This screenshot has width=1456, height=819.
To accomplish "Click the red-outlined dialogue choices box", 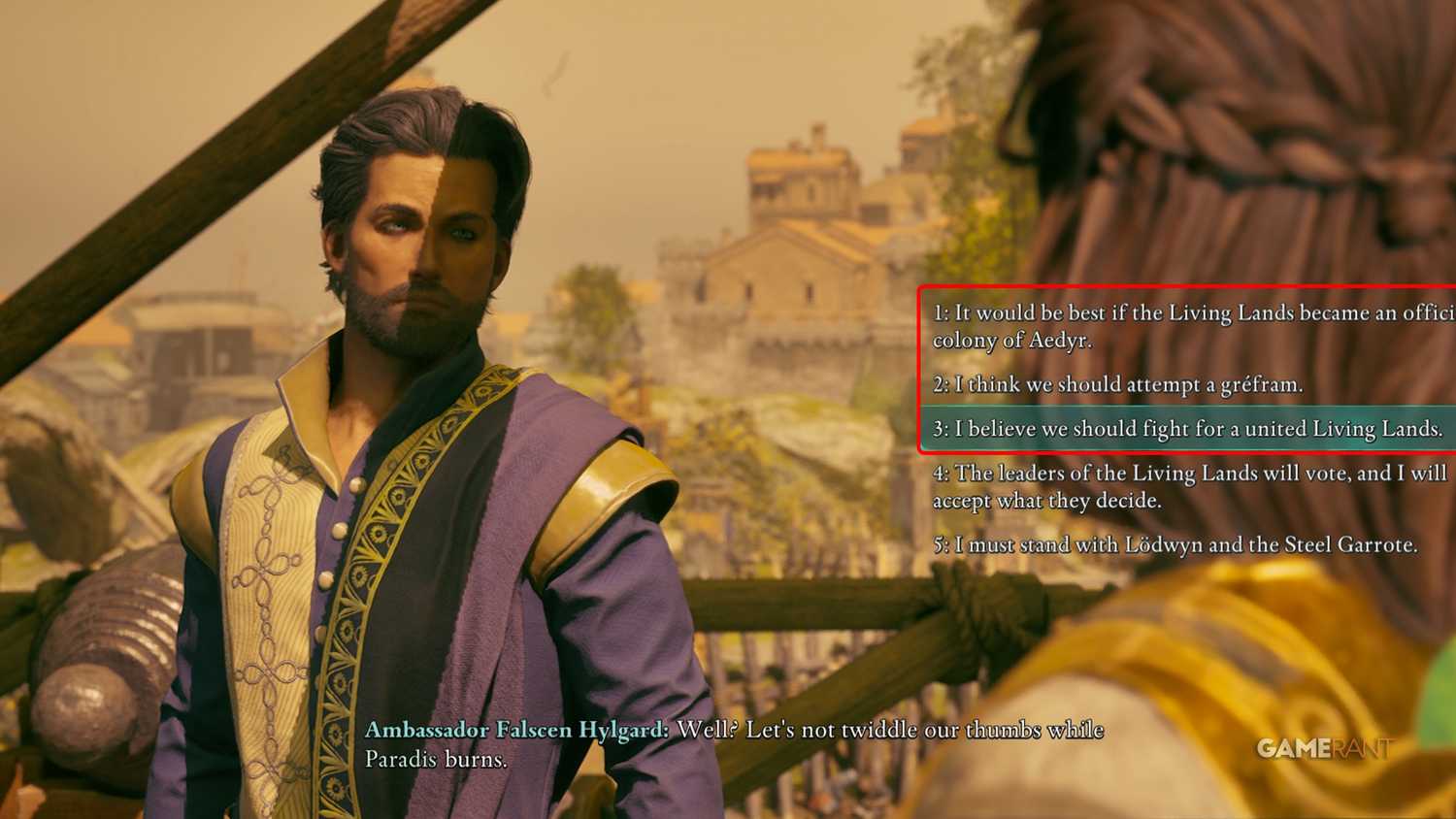I will click(x=1184, y=369).
